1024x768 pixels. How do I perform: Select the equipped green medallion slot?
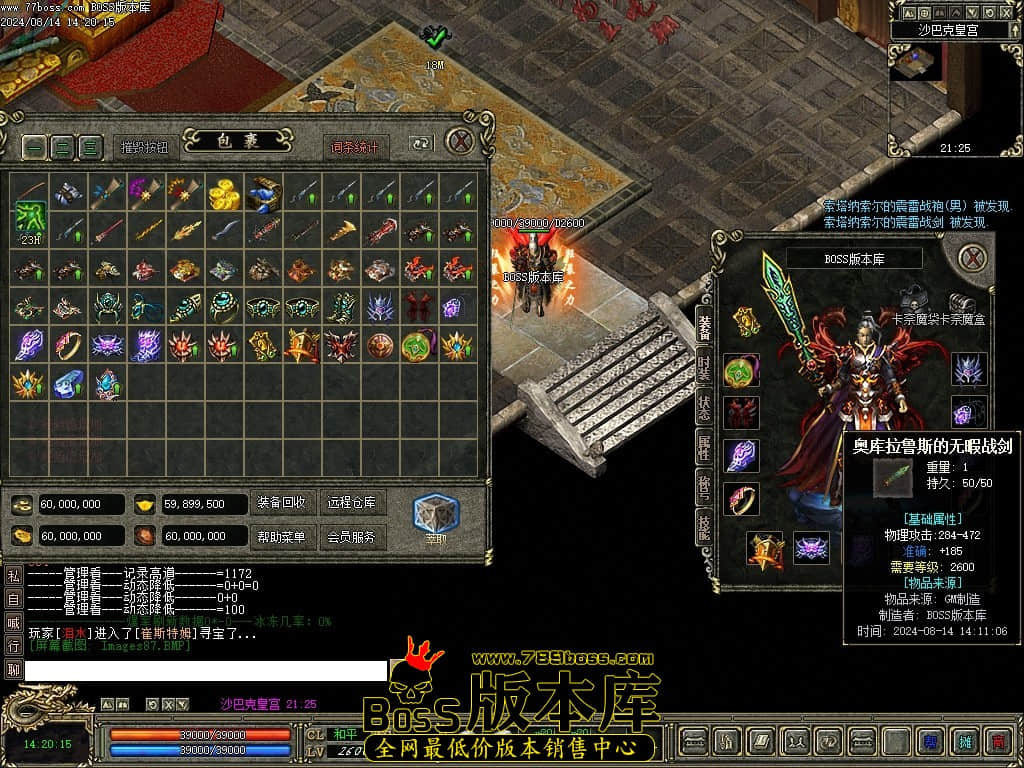tap(742, 371)
